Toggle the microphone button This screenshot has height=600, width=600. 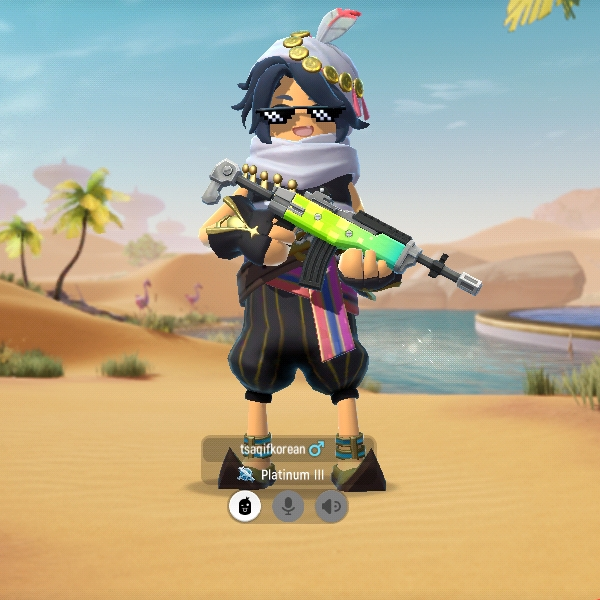289,506
